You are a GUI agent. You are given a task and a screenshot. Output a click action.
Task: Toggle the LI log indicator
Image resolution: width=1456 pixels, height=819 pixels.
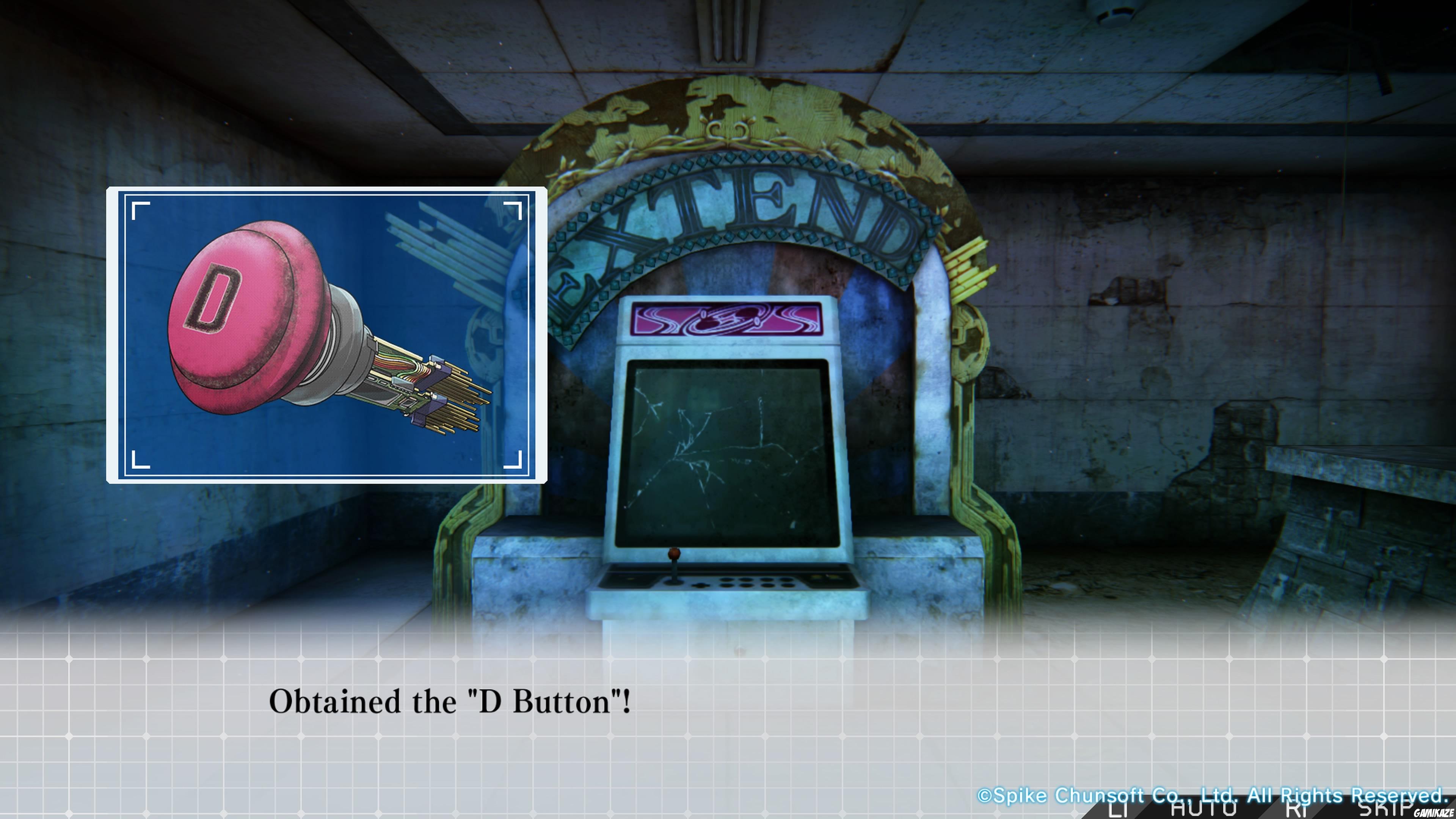1118,811
